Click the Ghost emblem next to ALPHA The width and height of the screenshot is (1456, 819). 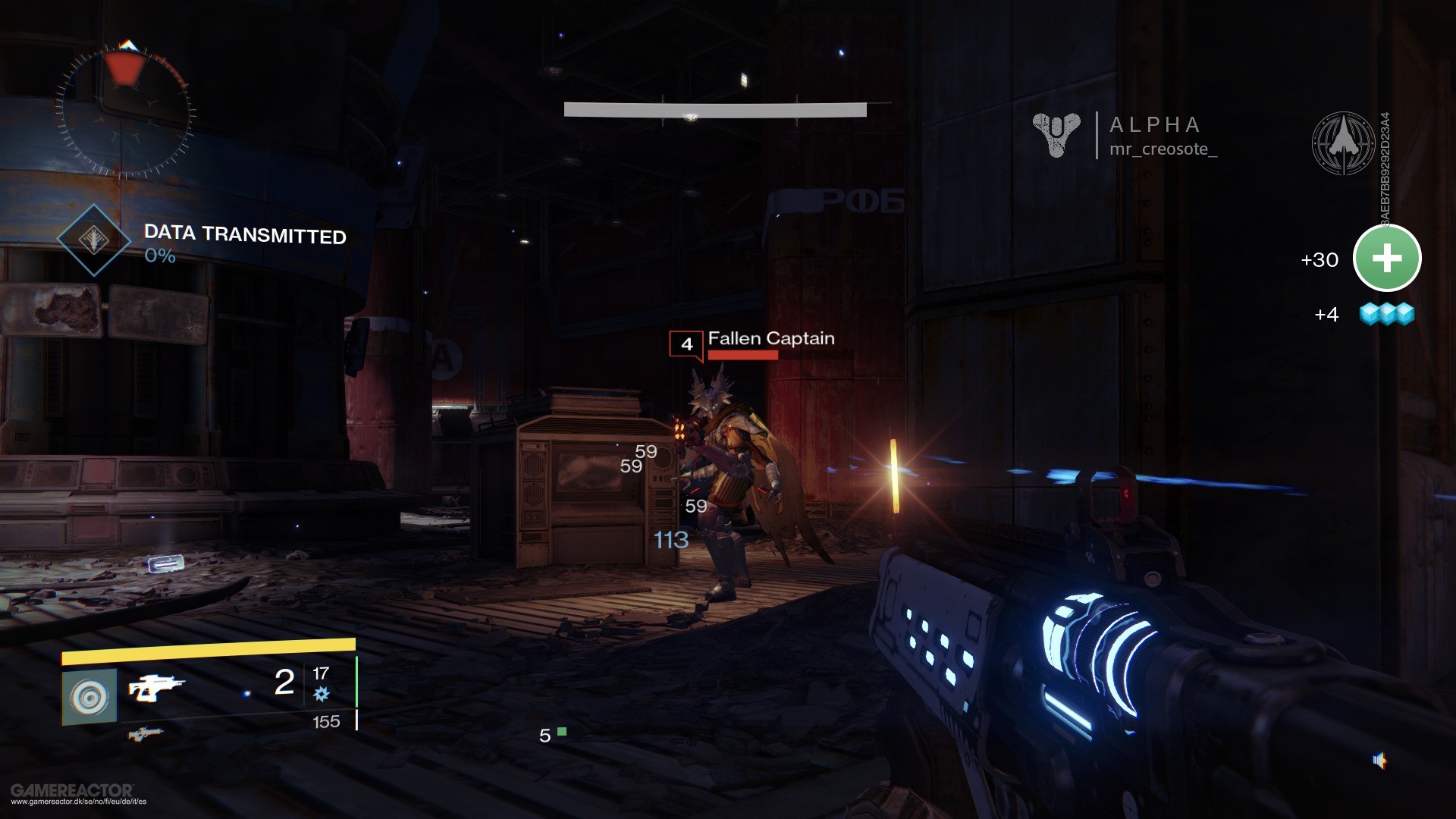pyautogui.click(x=1056, y=136)
